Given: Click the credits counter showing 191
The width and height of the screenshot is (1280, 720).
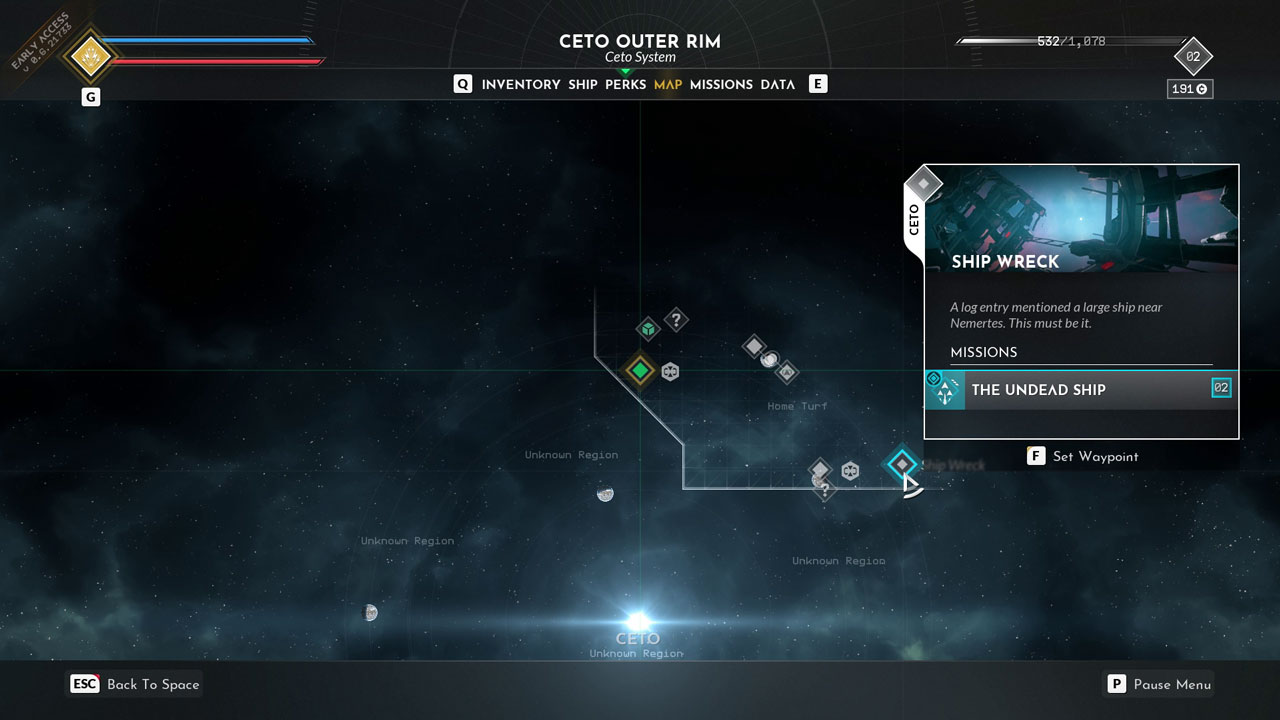Looking at the screenshot, I should [x=1189, y=89].
